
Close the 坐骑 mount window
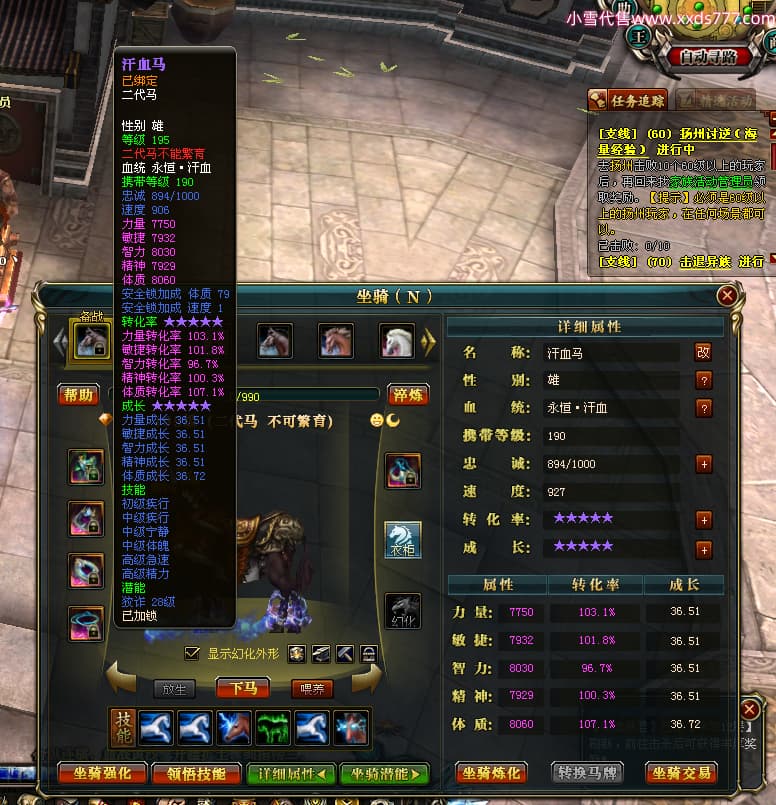pos(727,295)
